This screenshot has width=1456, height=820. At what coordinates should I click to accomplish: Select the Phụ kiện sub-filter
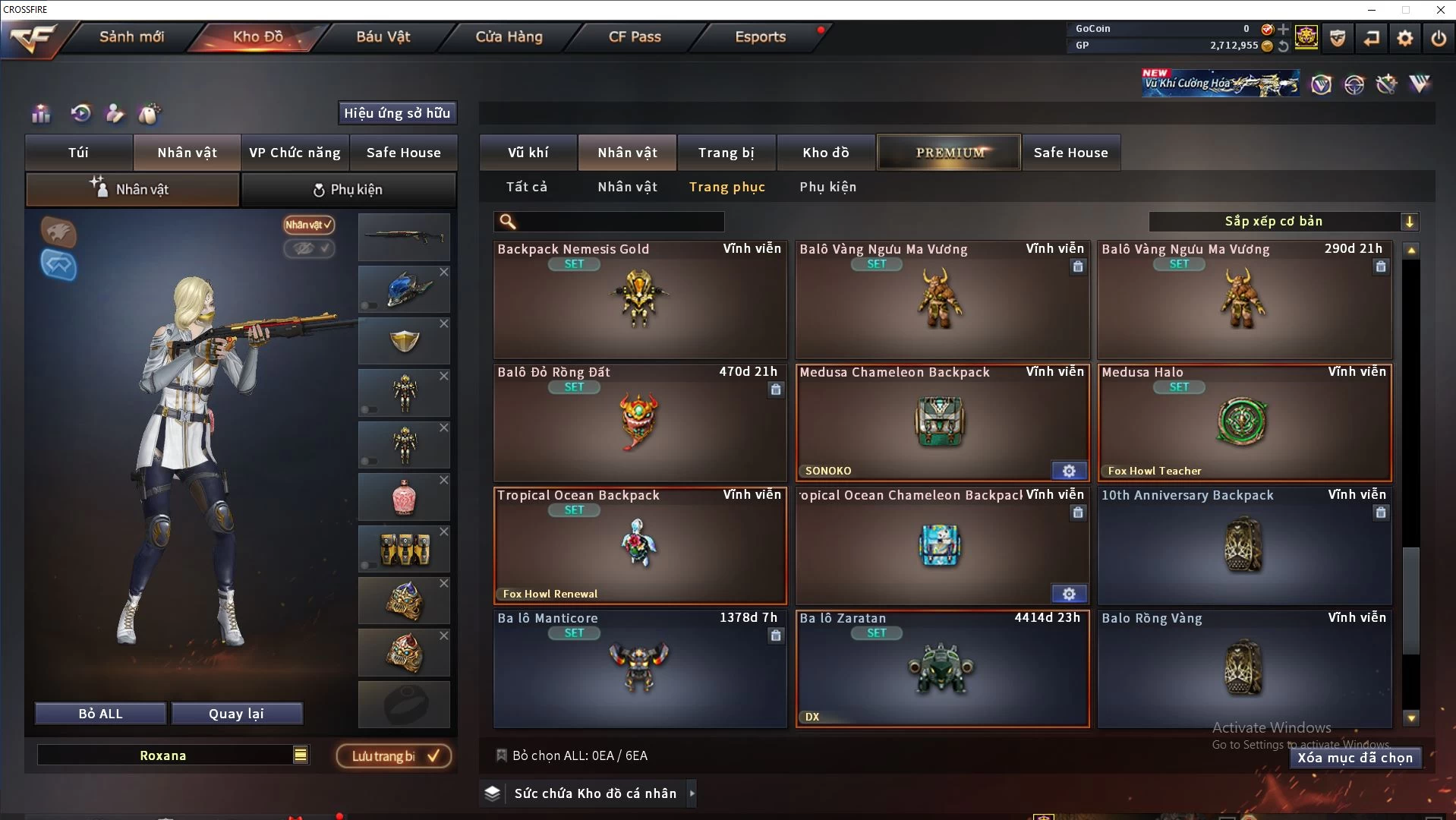tap(827, 187)
